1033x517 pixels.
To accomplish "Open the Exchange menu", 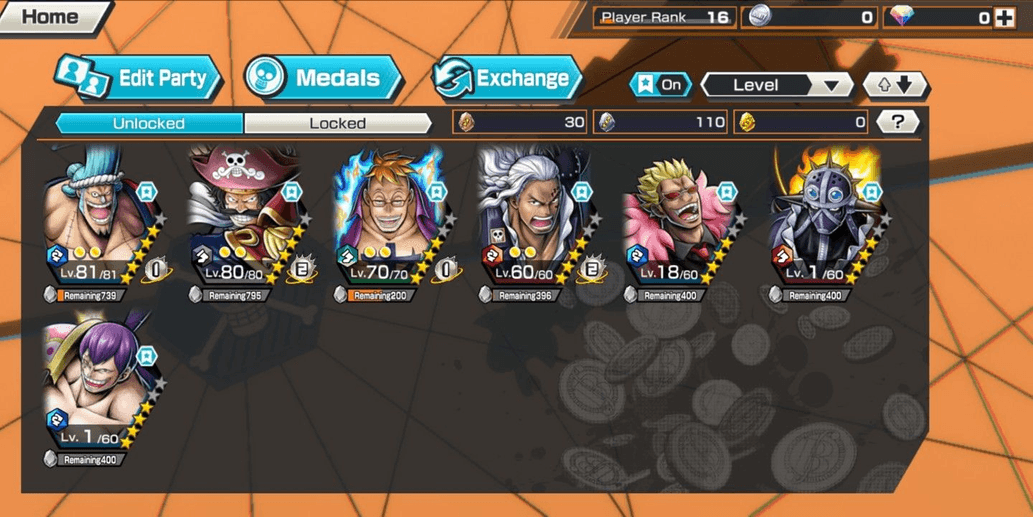I will (508, 78).
